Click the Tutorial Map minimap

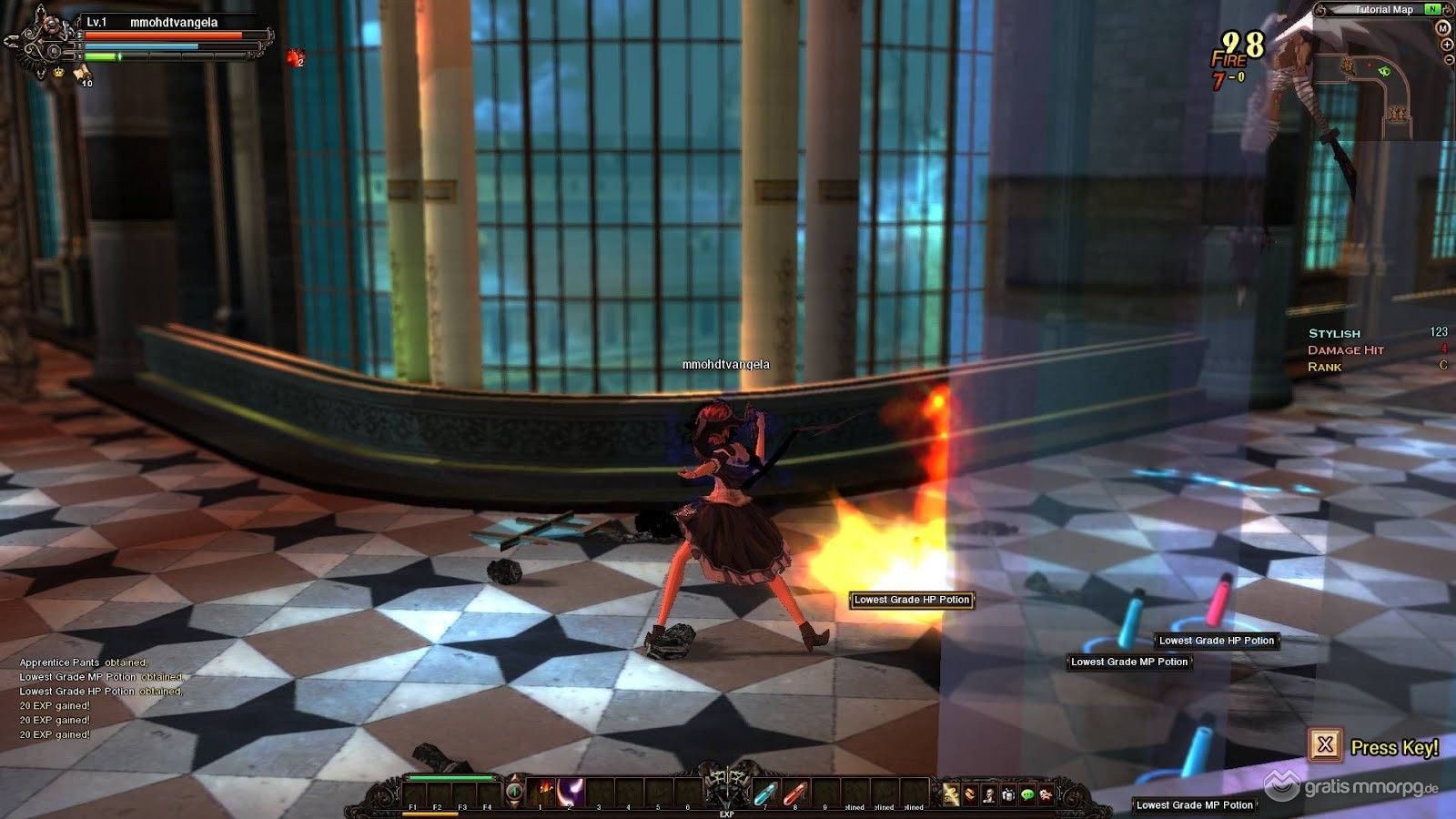[1374, 91]
